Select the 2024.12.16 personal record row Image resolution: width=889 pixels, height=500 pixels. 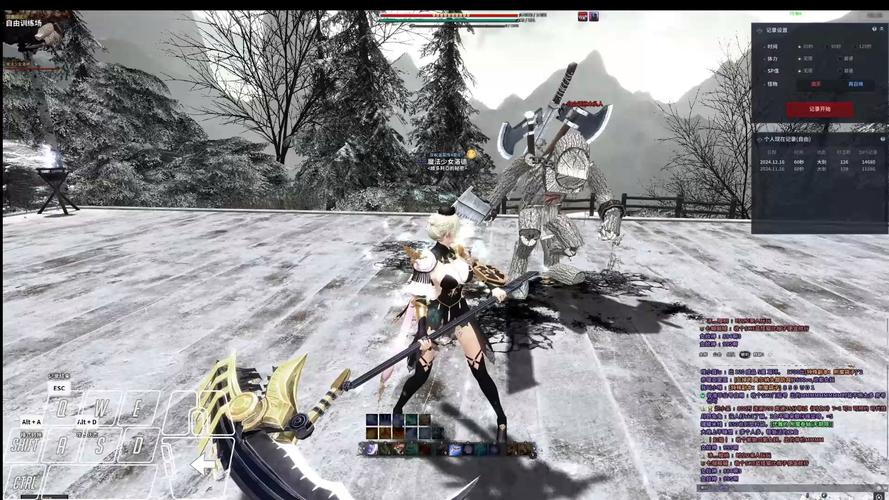point(818,161)
